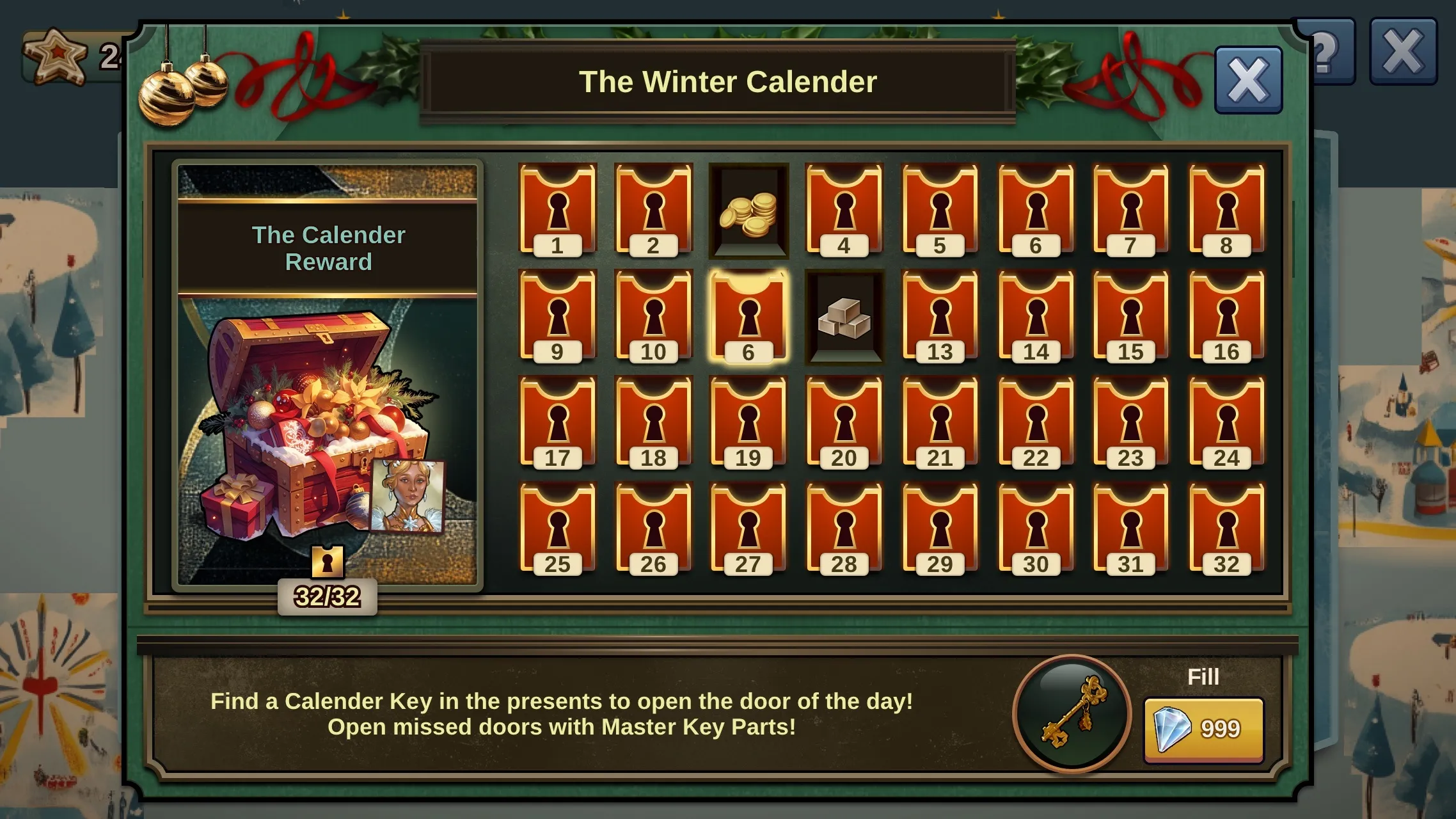The width and height of the screenshot is (1456, 819).
Task: Close the background event screen
Action: (x=1403, y=51)
